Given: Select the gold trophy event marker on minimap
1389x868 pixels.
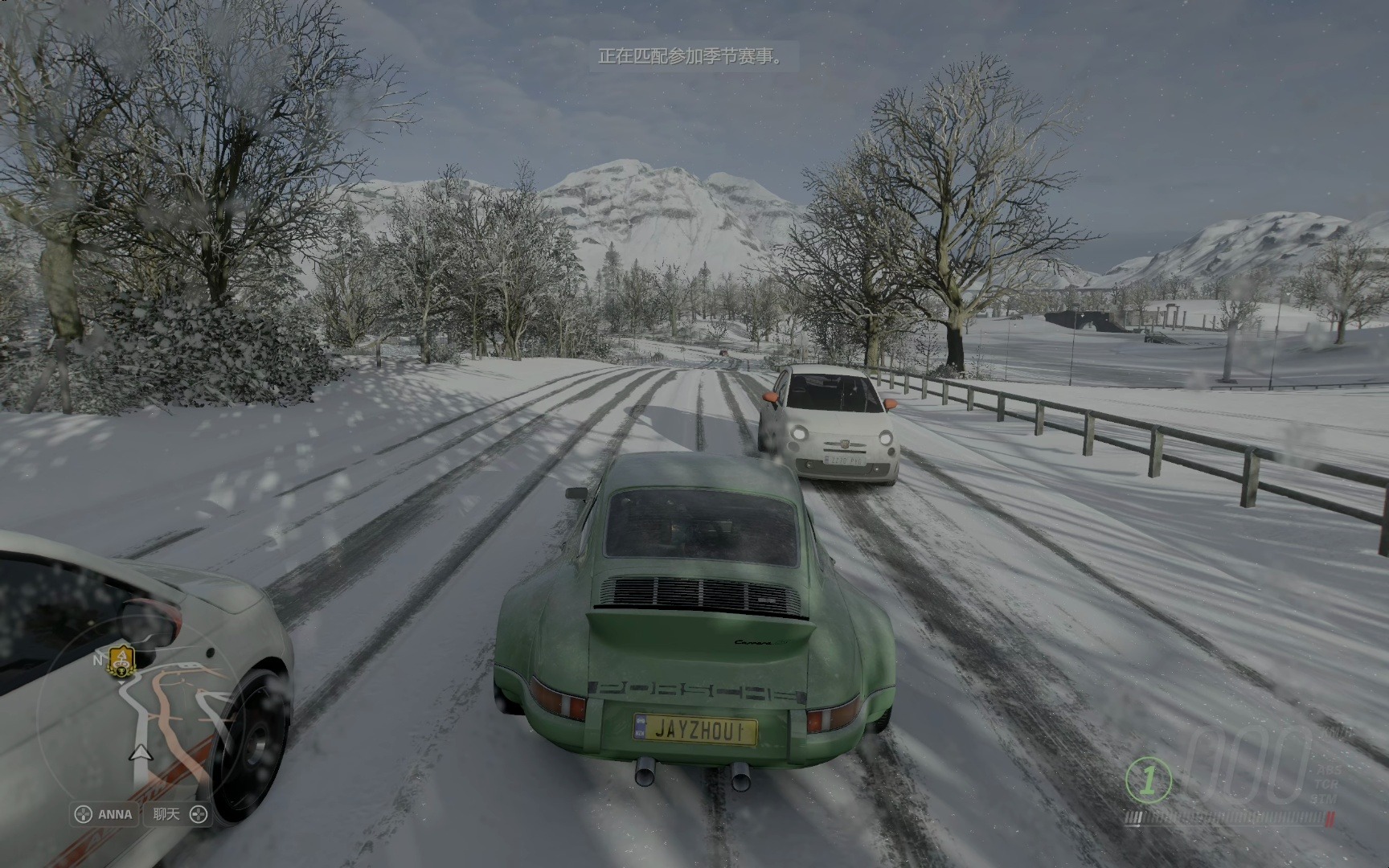Looking at the screenshot, I should (x=121, y=661).
